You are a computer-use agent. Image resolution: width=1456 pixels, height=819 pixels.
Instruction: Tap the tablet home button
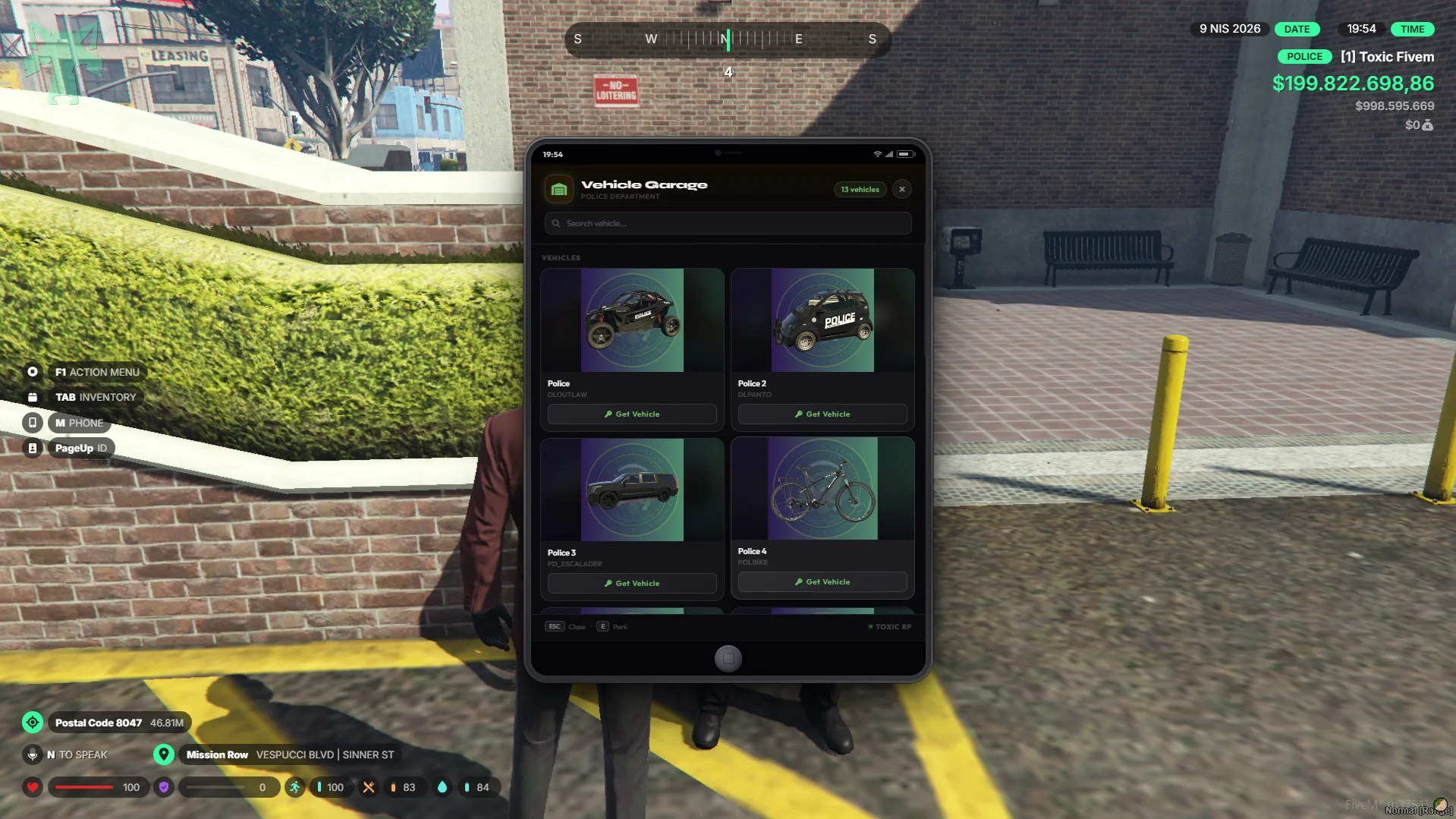[728, 658]
